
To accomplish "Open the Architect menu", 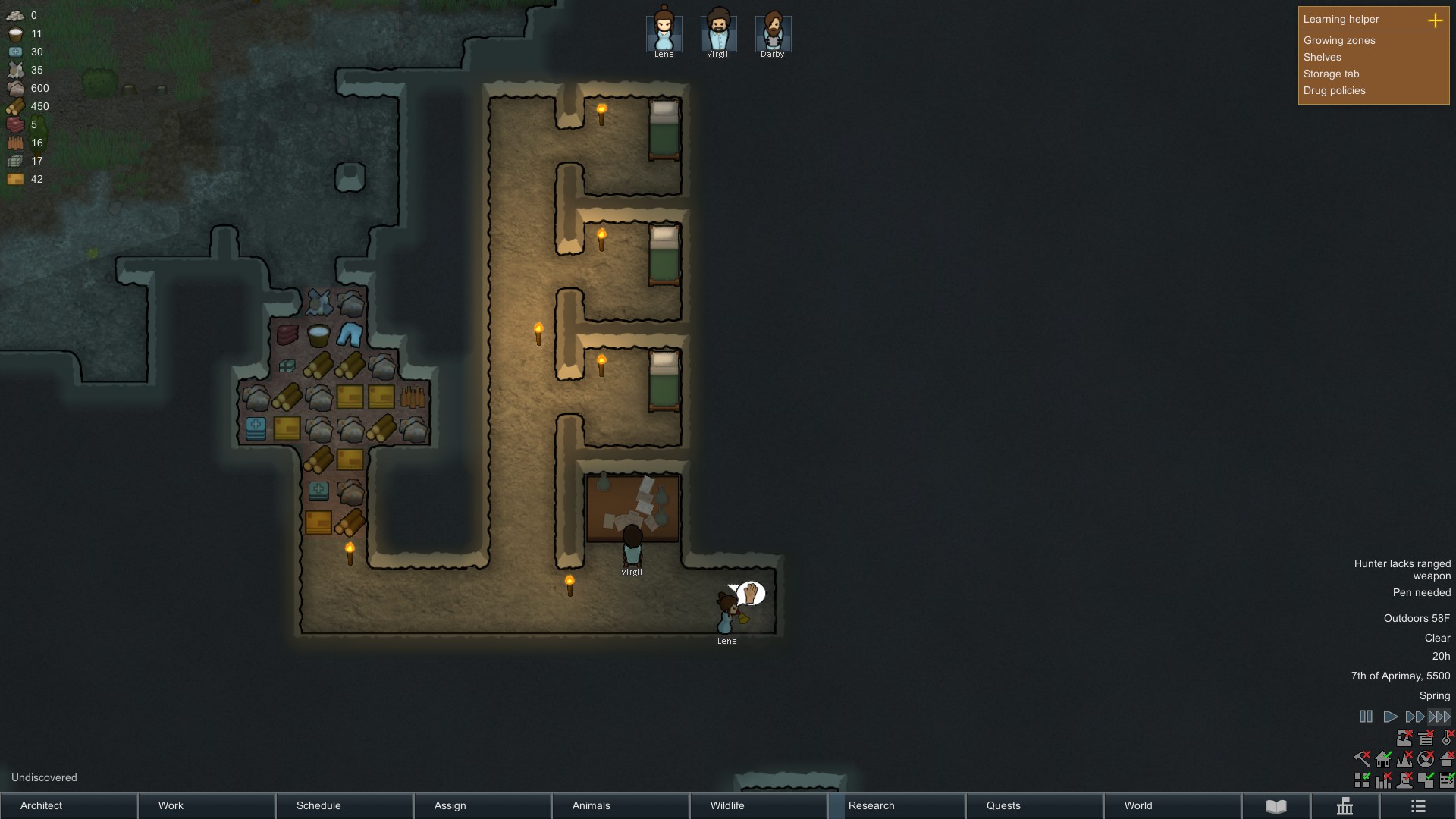I will click(40, 806).
